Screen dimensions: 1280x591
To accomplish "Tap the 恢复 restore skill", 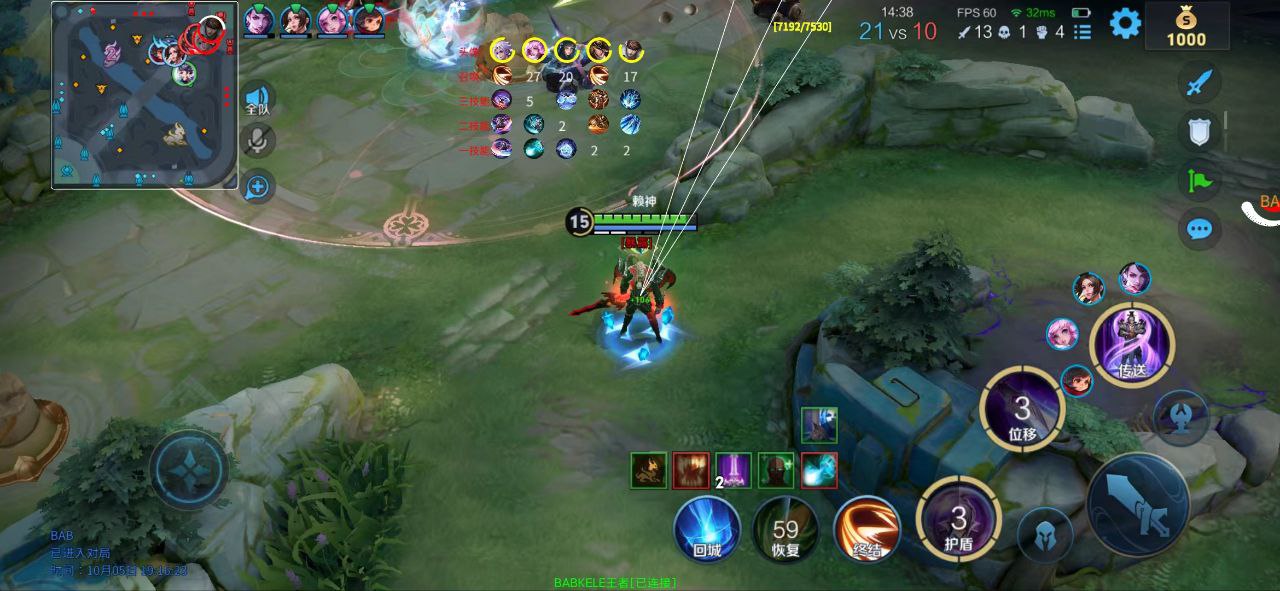I will 785,529.
